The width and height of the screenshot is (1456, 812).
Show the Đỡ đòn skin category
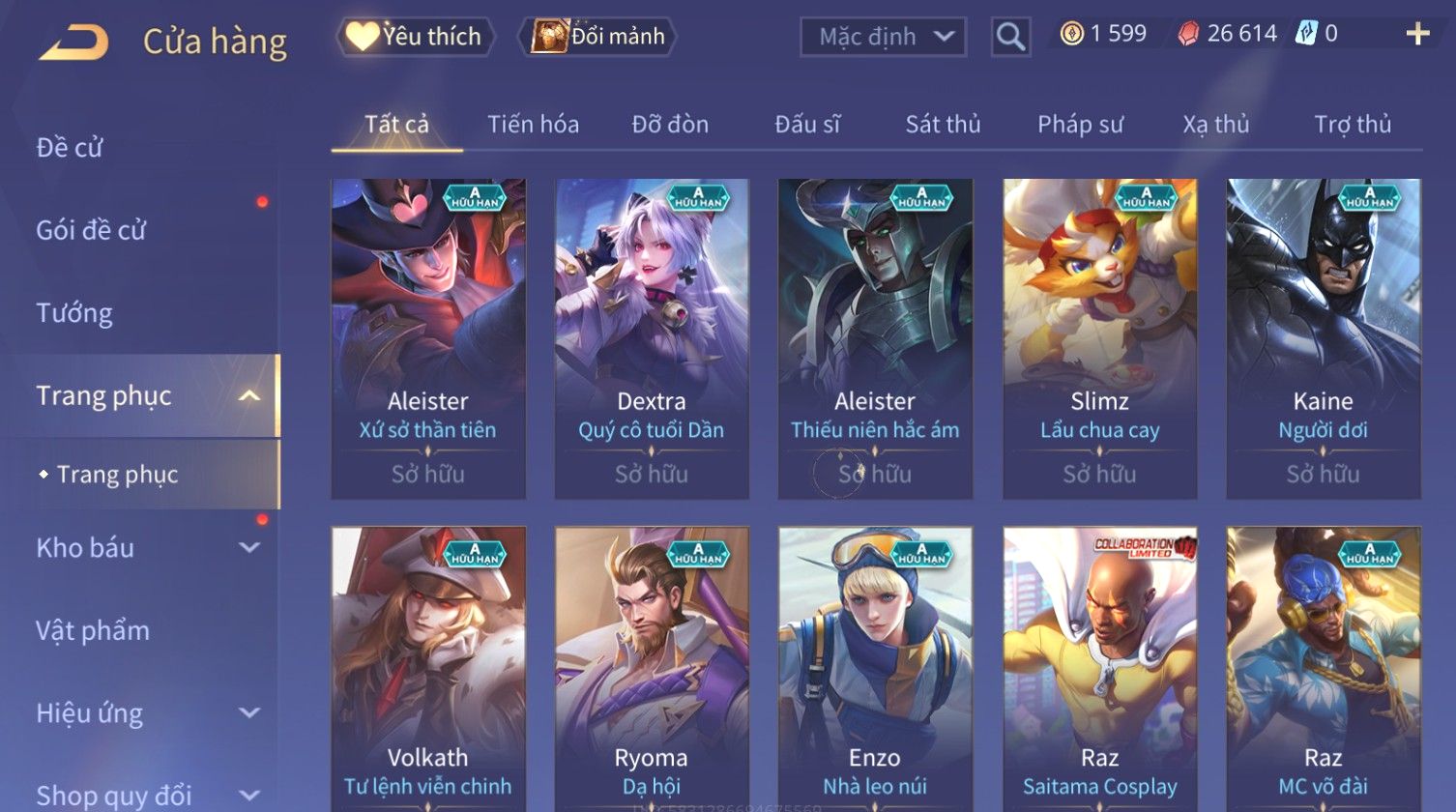(x=670, y=125)
